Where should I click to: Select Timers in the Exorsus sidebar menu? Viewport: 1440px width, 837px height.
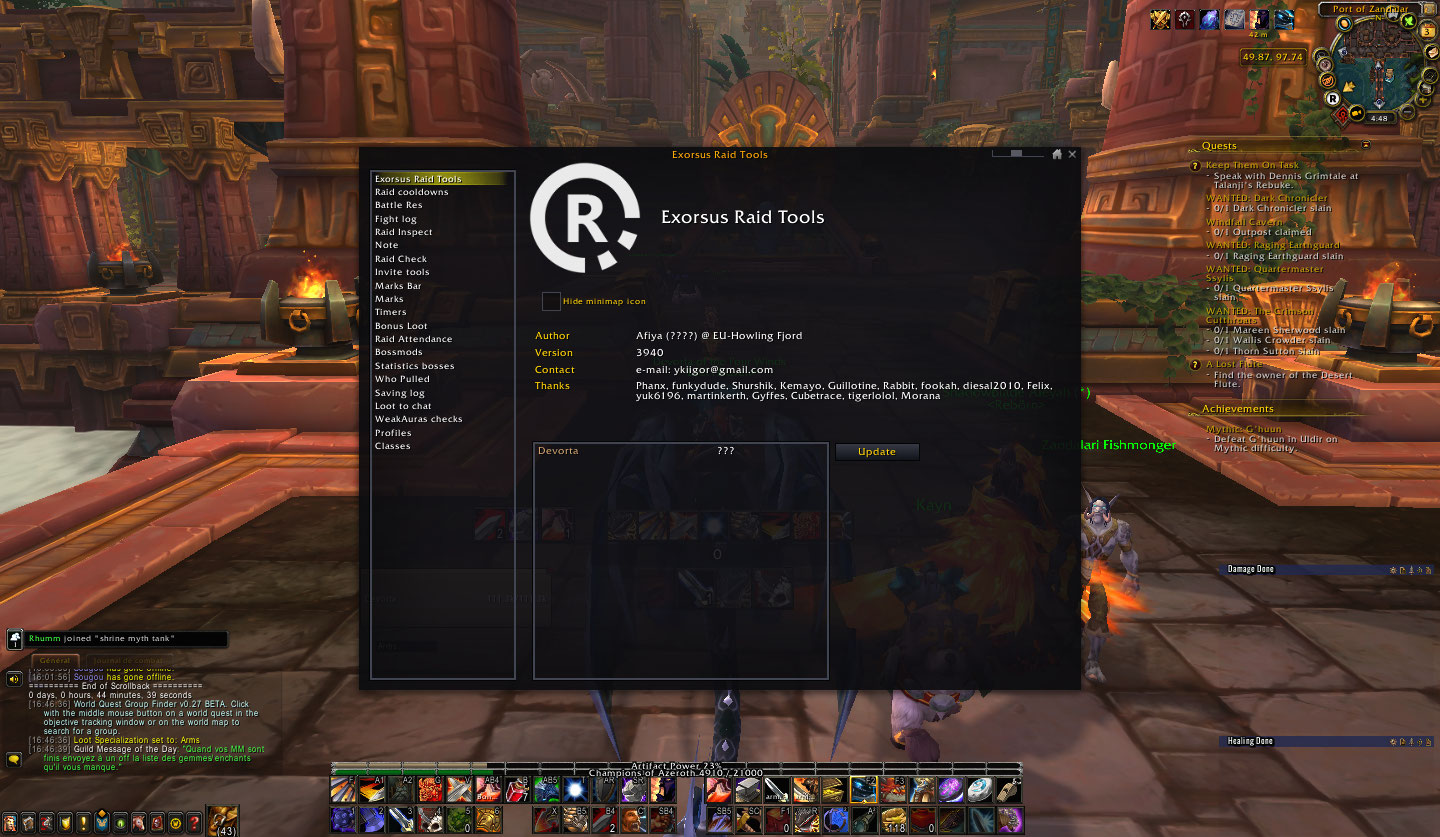point(391,311)
